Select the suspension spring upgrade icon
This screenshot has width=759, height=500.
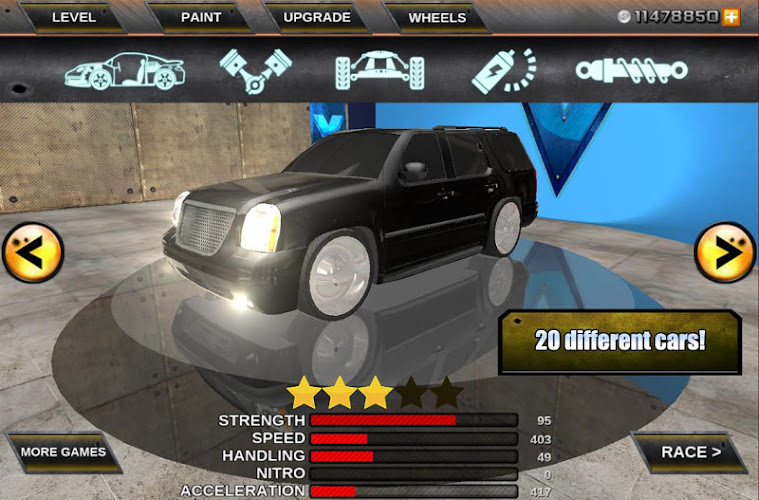coord(631,70)
